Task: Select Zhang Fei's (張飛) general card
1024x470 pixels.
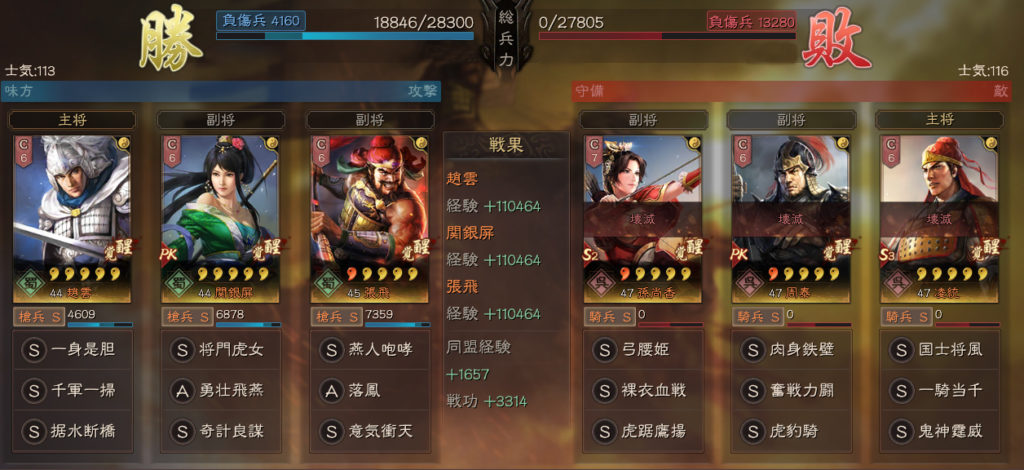Action: (368, 217)
